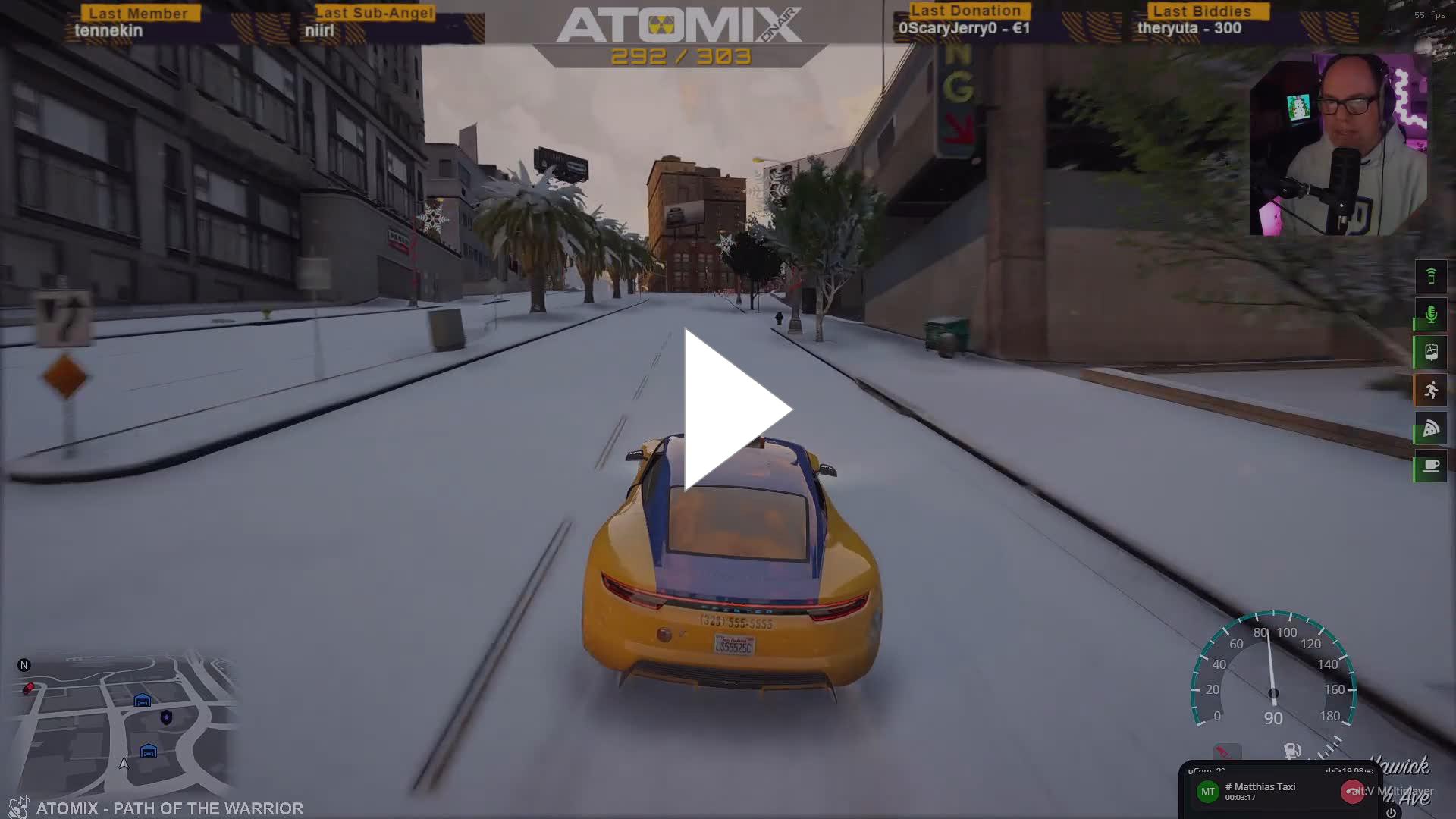Select the police badge marker on the minimap
This screenshot has height=819, width=1456.
(x=166, y=717)
